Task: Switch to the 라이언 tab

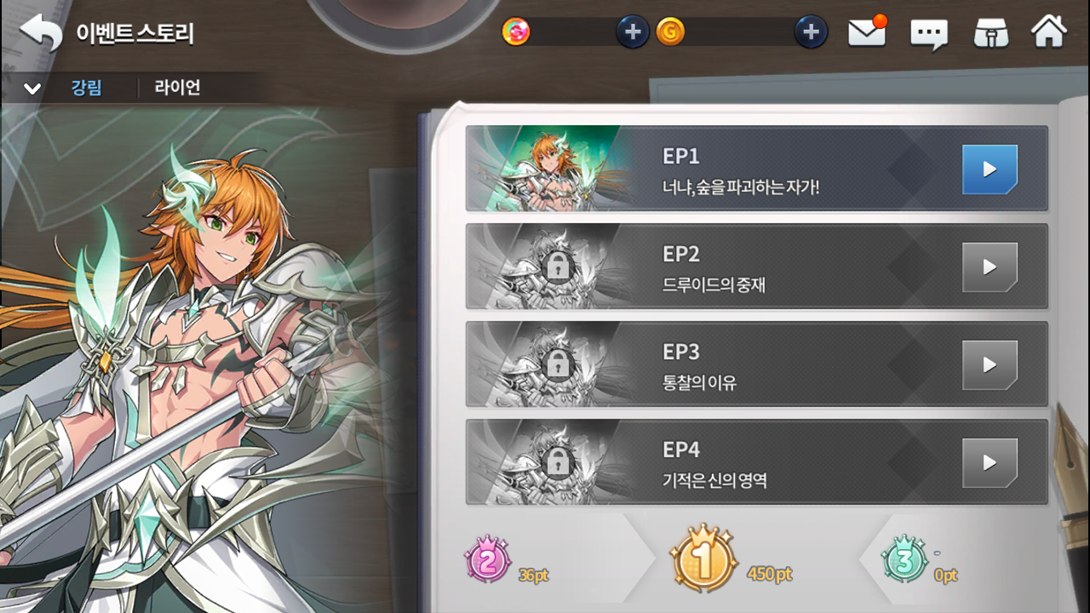Action: tap(177, 88)
